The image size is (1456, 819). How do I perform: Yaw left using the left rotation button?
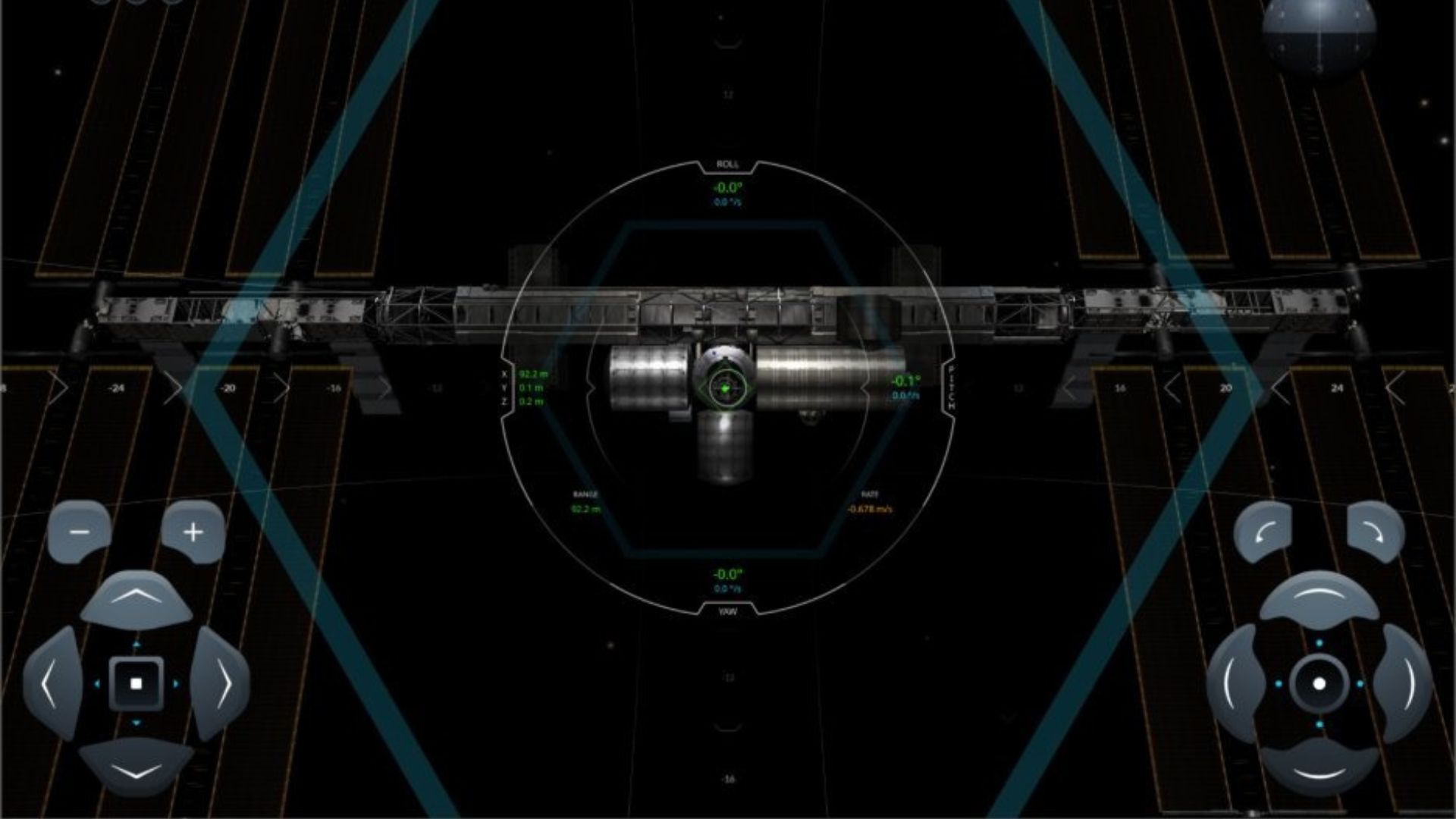[1234, 684]
